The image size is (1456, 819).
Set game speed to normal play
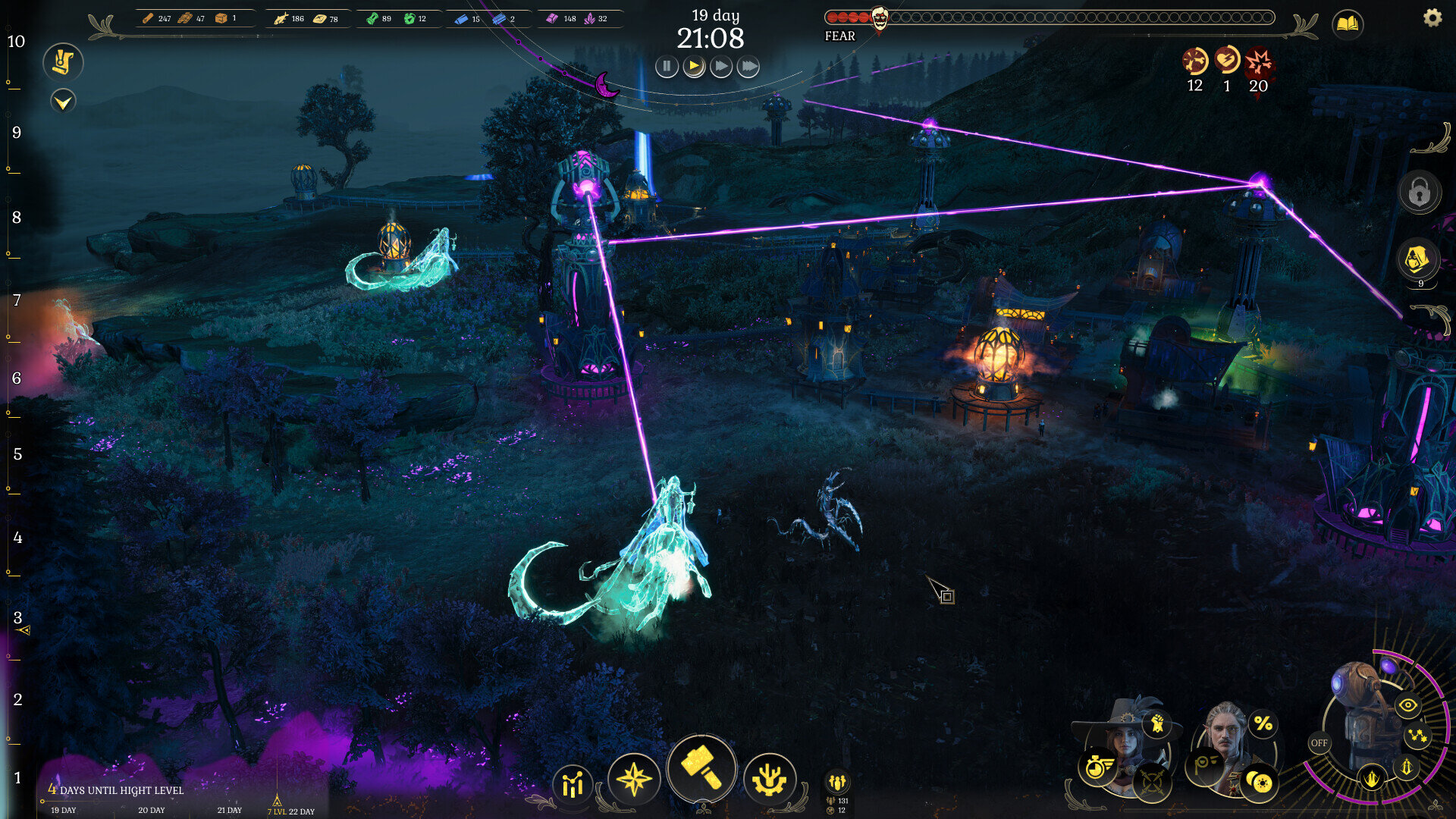tap(694, 67)
